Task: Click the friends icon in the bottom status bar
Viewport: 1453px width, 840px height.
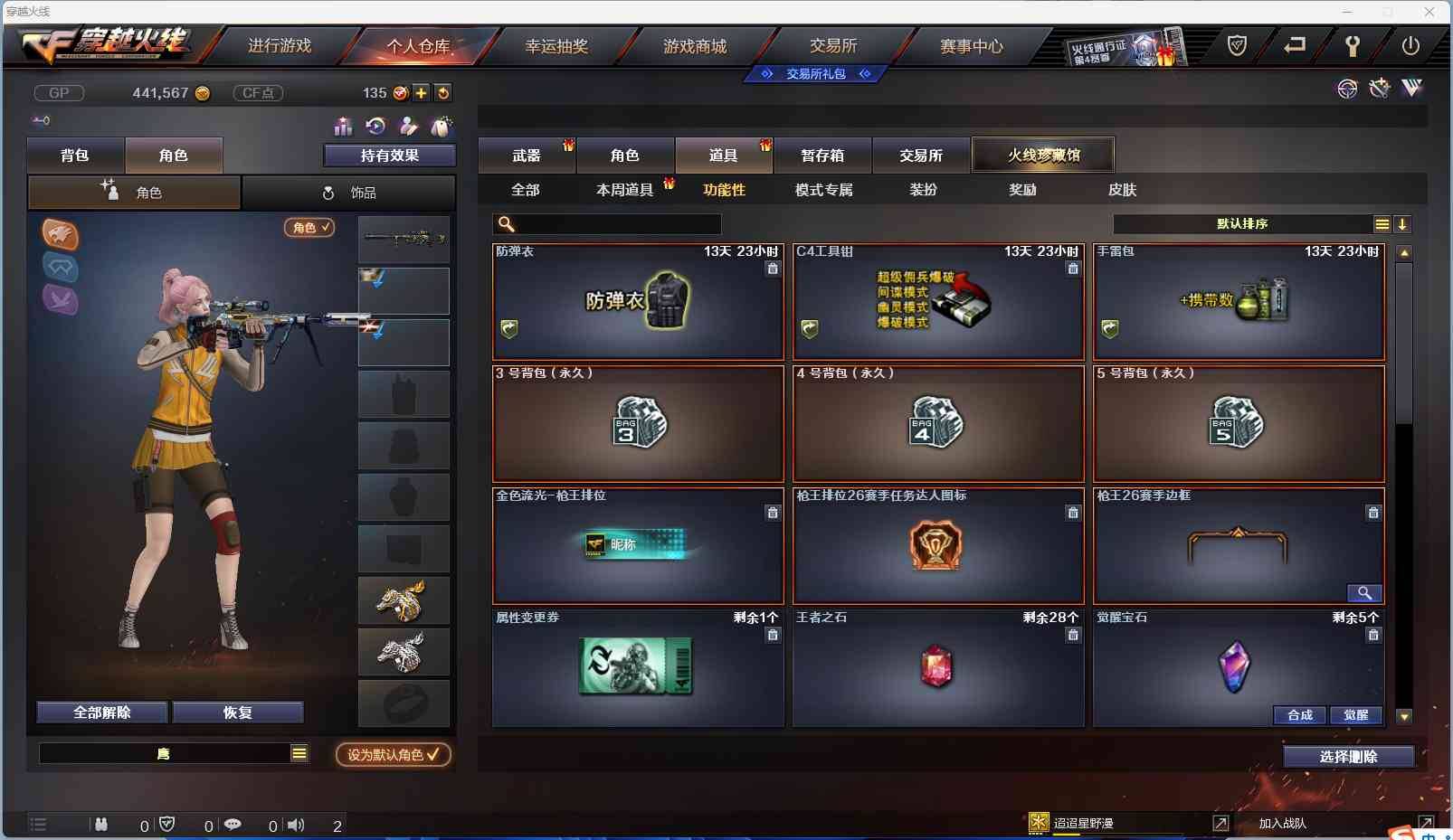Action: [x=102, y=824]
